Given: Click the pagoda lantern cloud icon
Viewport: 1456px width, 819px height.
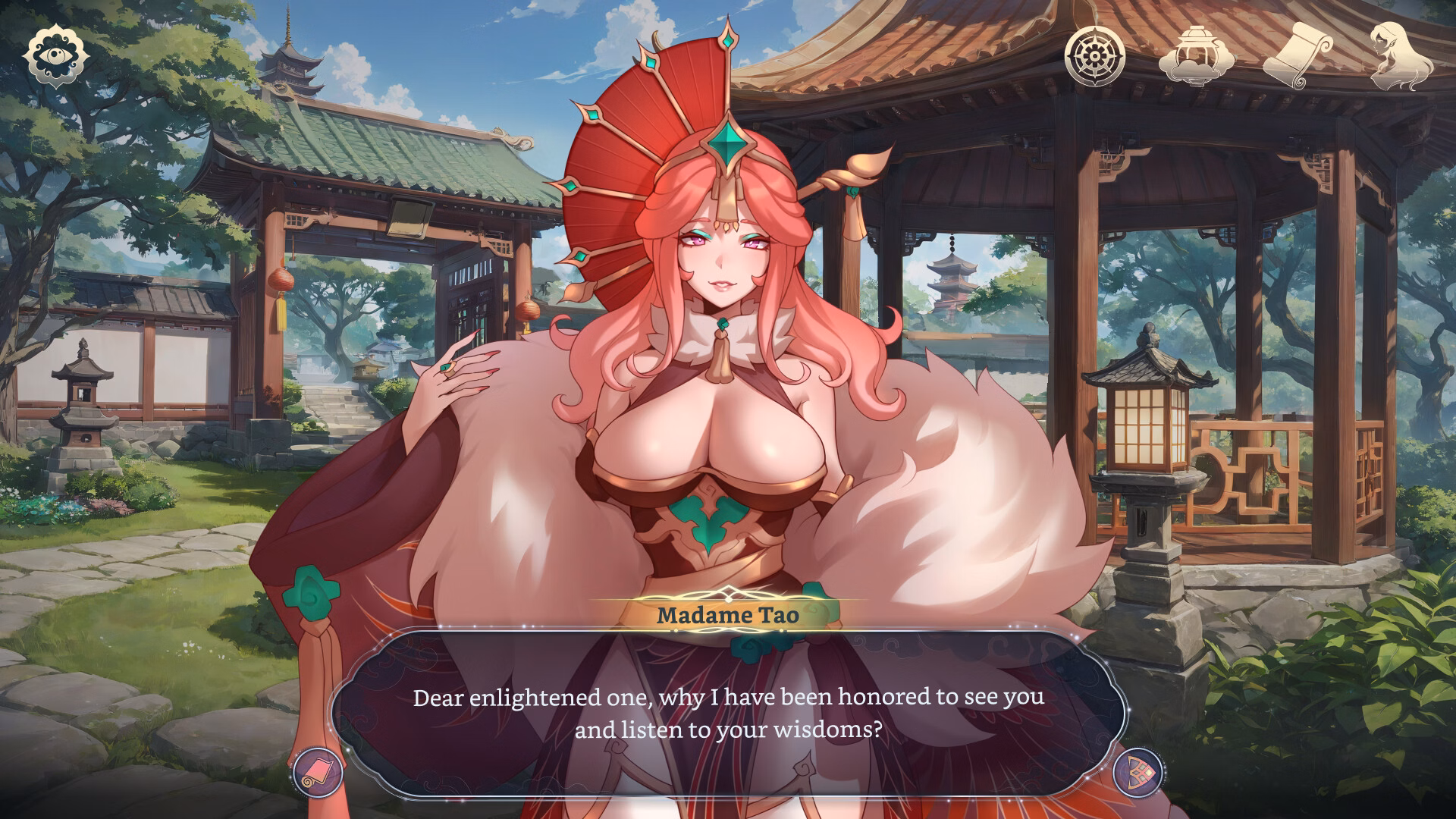Looking at the screenshot, I should [1191, 55].
